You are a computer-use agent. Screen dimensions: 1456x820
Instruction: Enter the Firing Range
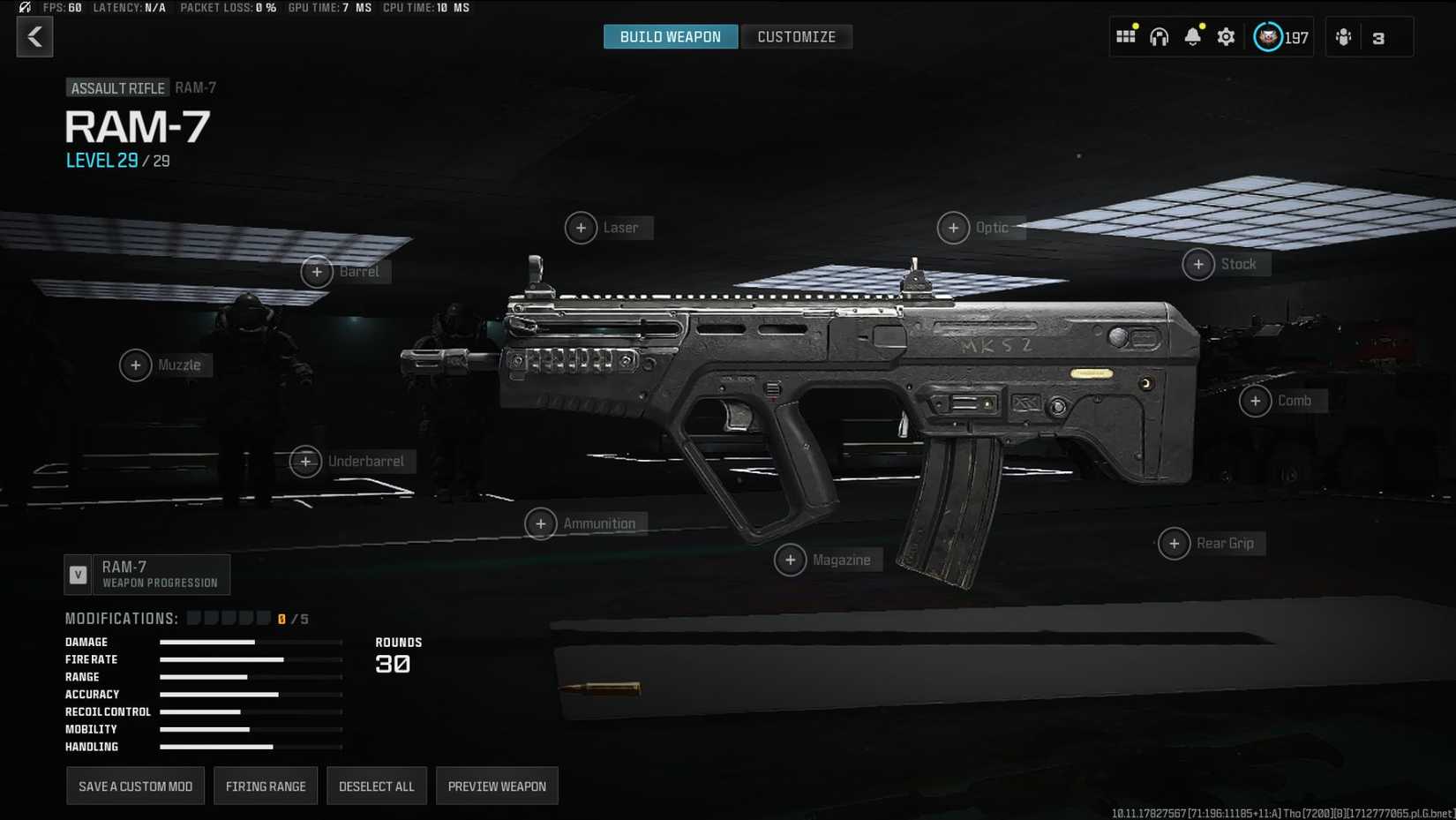[x=266, y=785]
